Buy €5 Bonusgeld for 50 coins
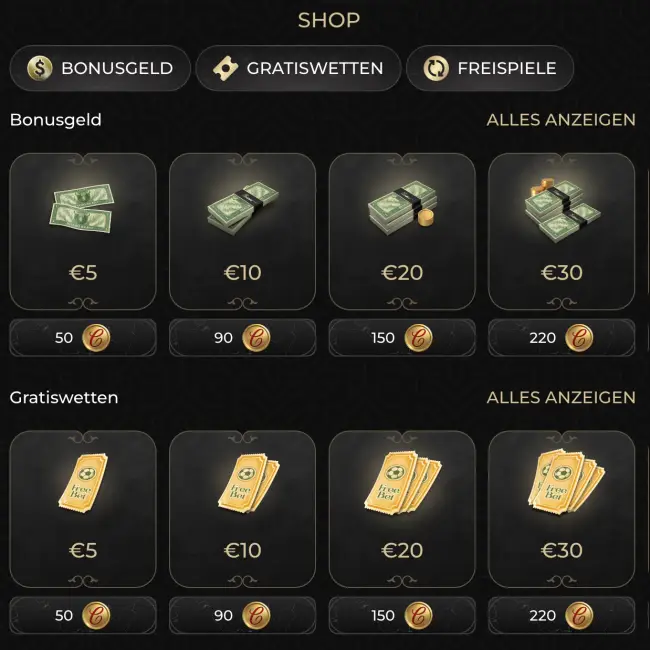Viewport: 650px width, 650px height. (x=83, y=338)
